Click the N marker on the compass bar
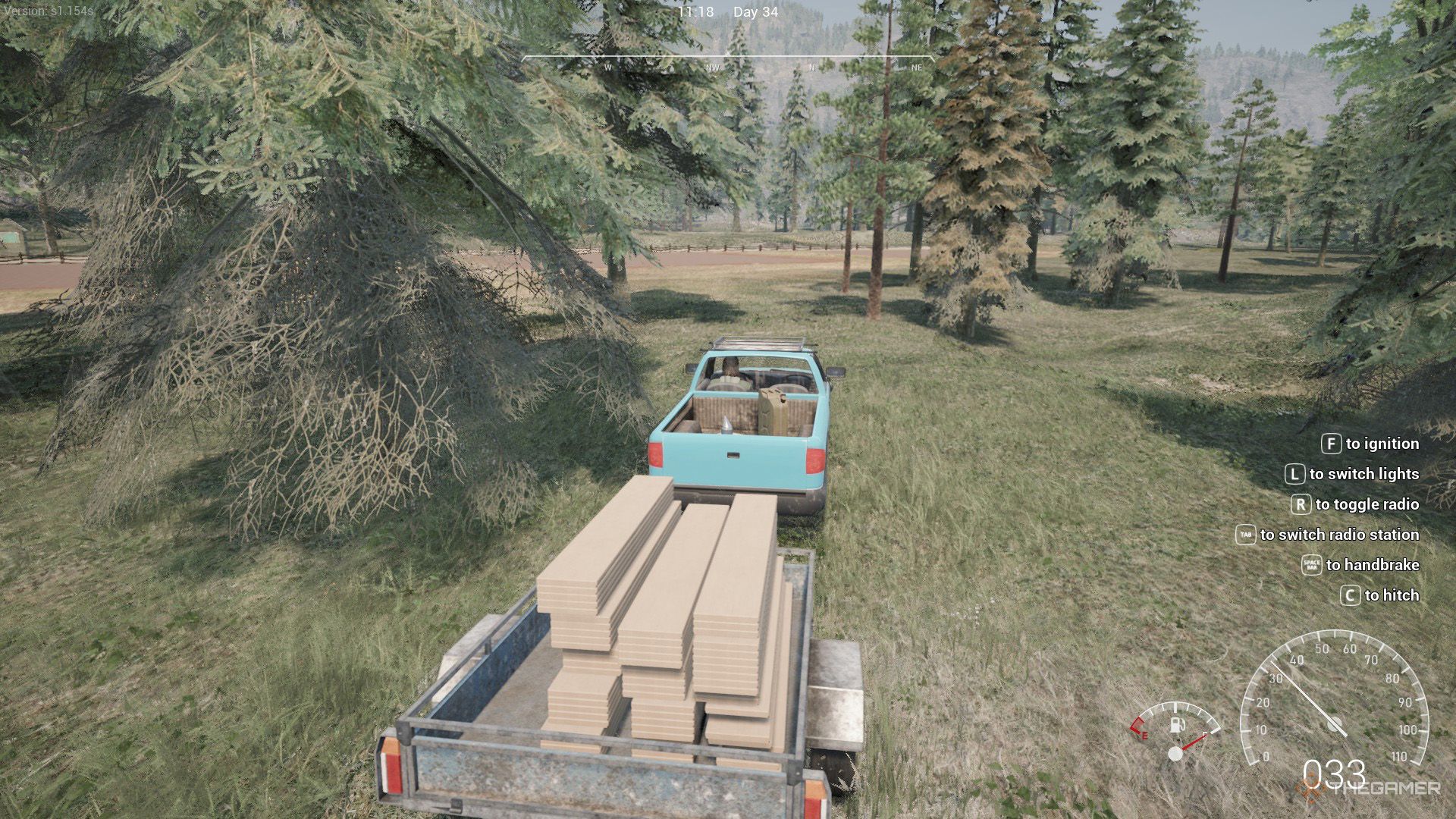 click(811, 67)
